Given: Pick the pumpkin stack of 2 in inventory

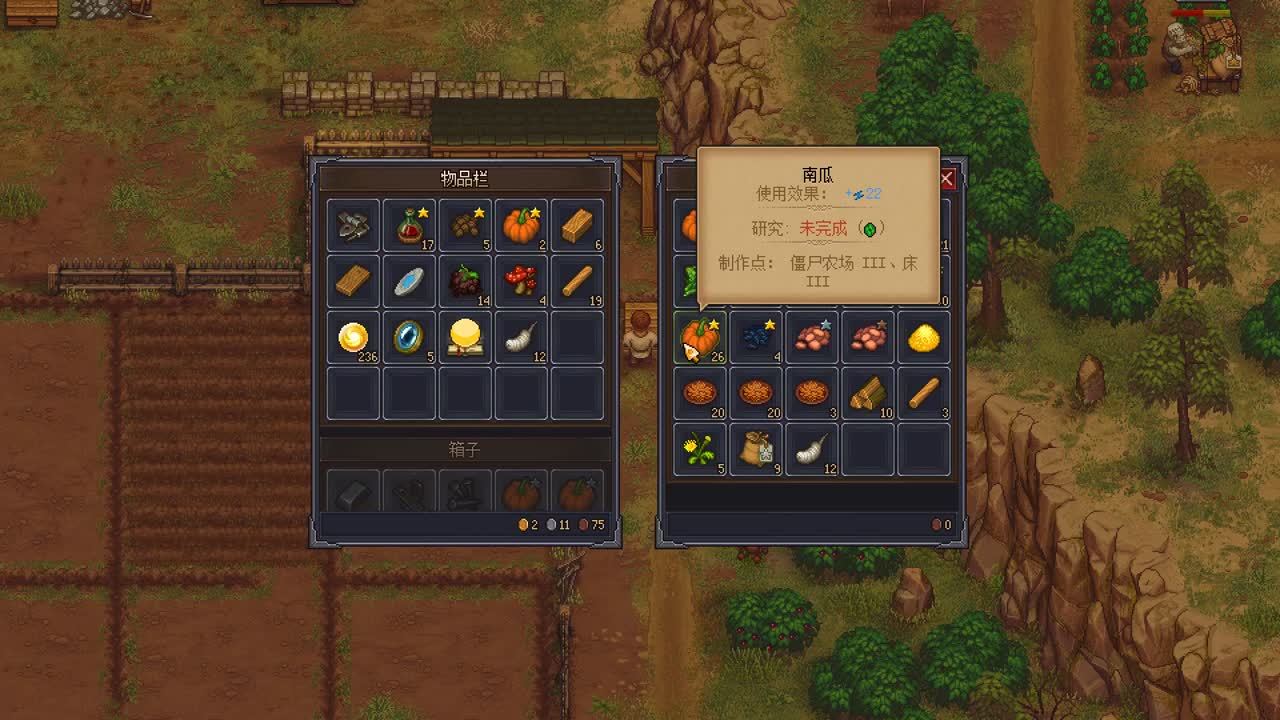Looking at the screenshot, I should point(521,225).
